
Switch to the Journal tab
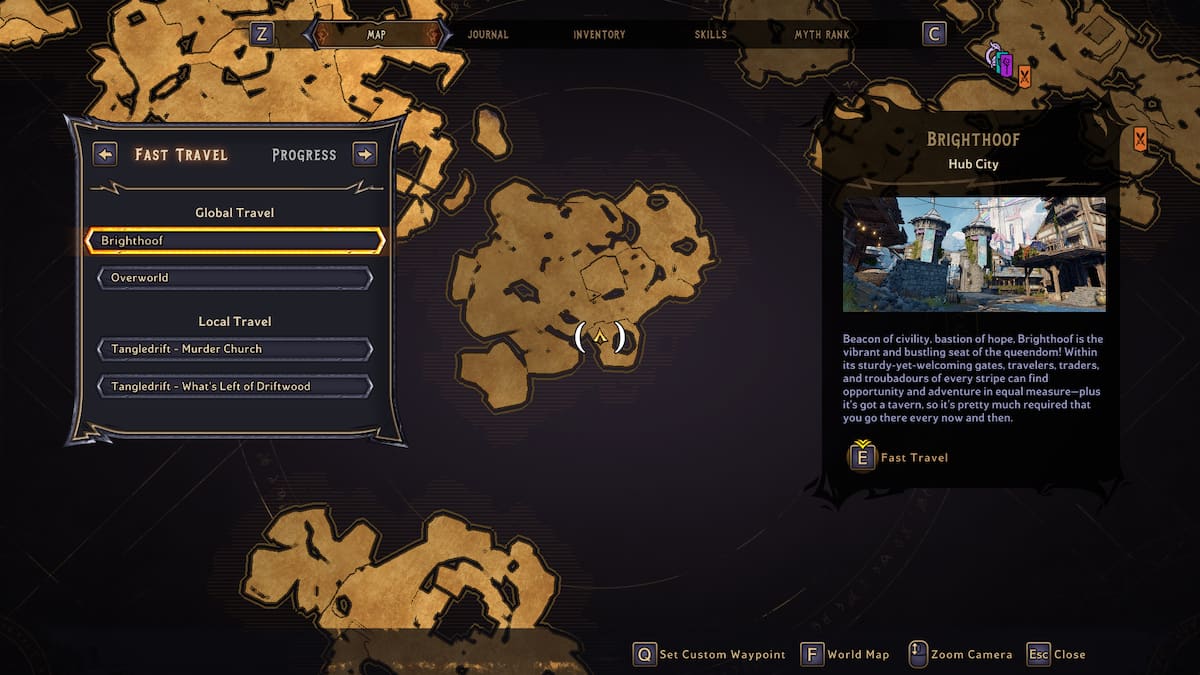(x=488, y=34)
